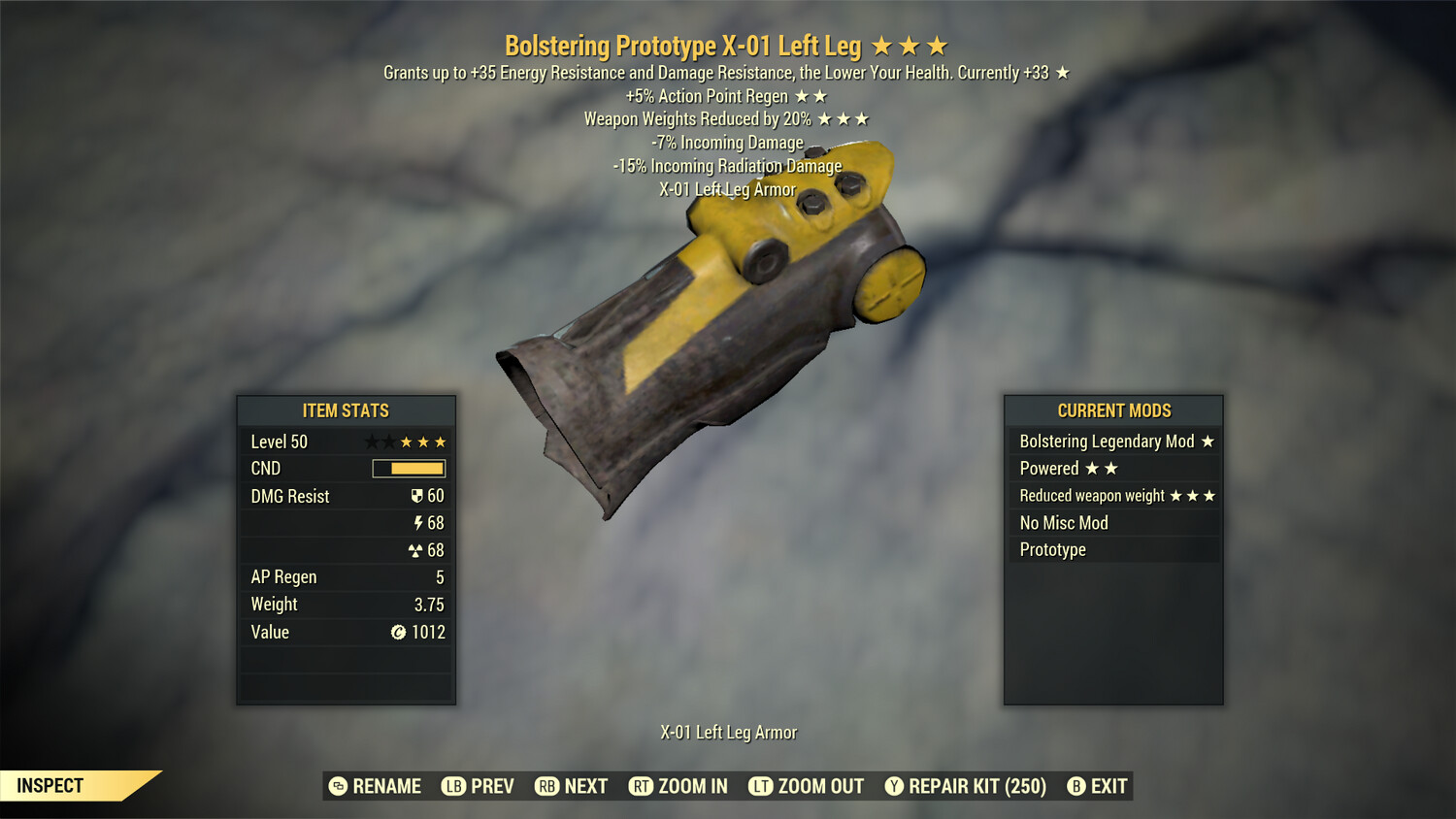This screenshot has height=819, width=1456.
Task: Go to the previous item with Prev
Action: point(478,786)
